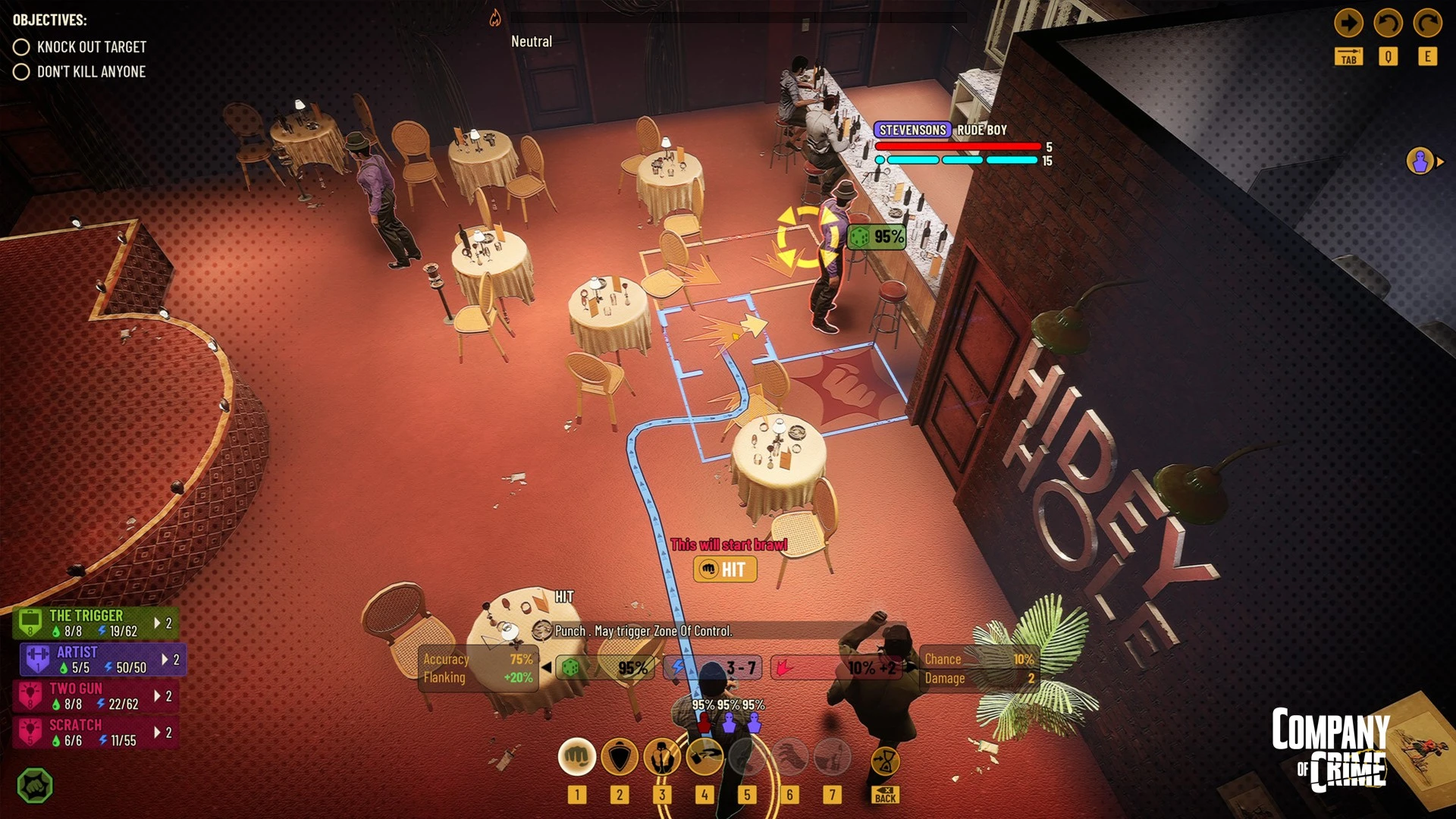Click the hourglass end turn icon
1456x819 pixels.
click(x=885, y=761)
